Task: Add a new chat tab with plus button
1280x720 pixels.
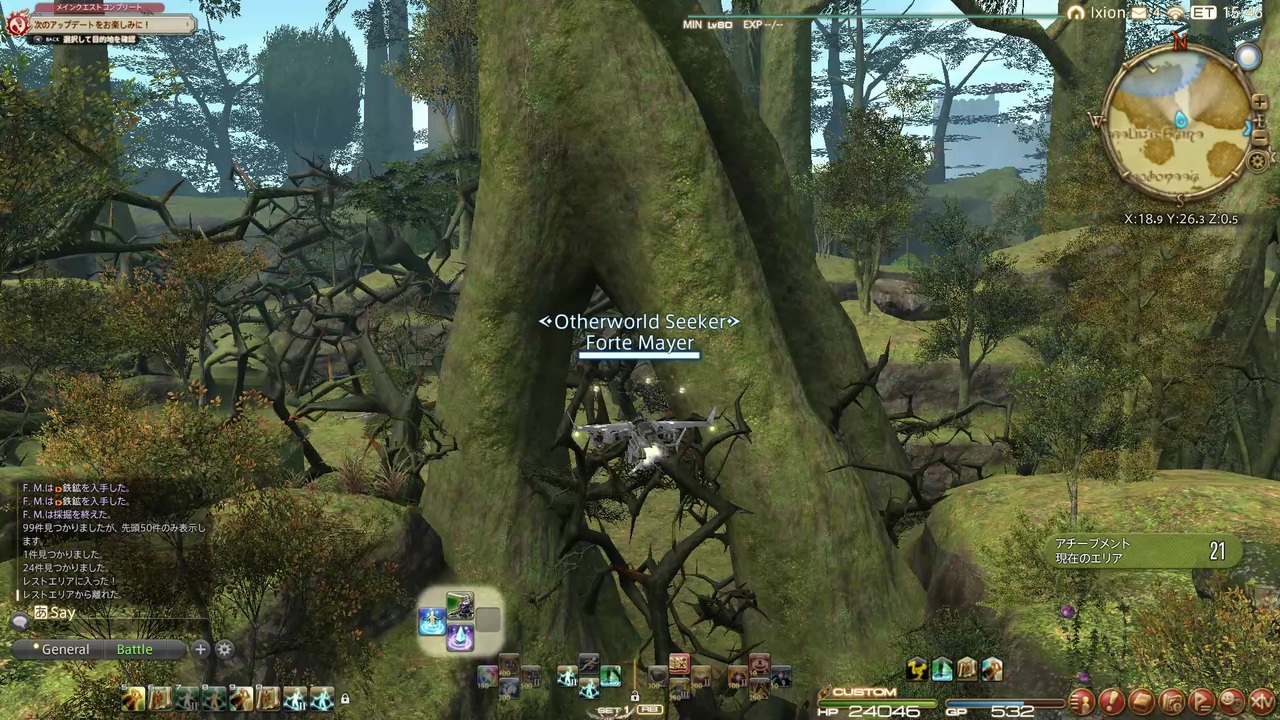Action: (200, 649)
